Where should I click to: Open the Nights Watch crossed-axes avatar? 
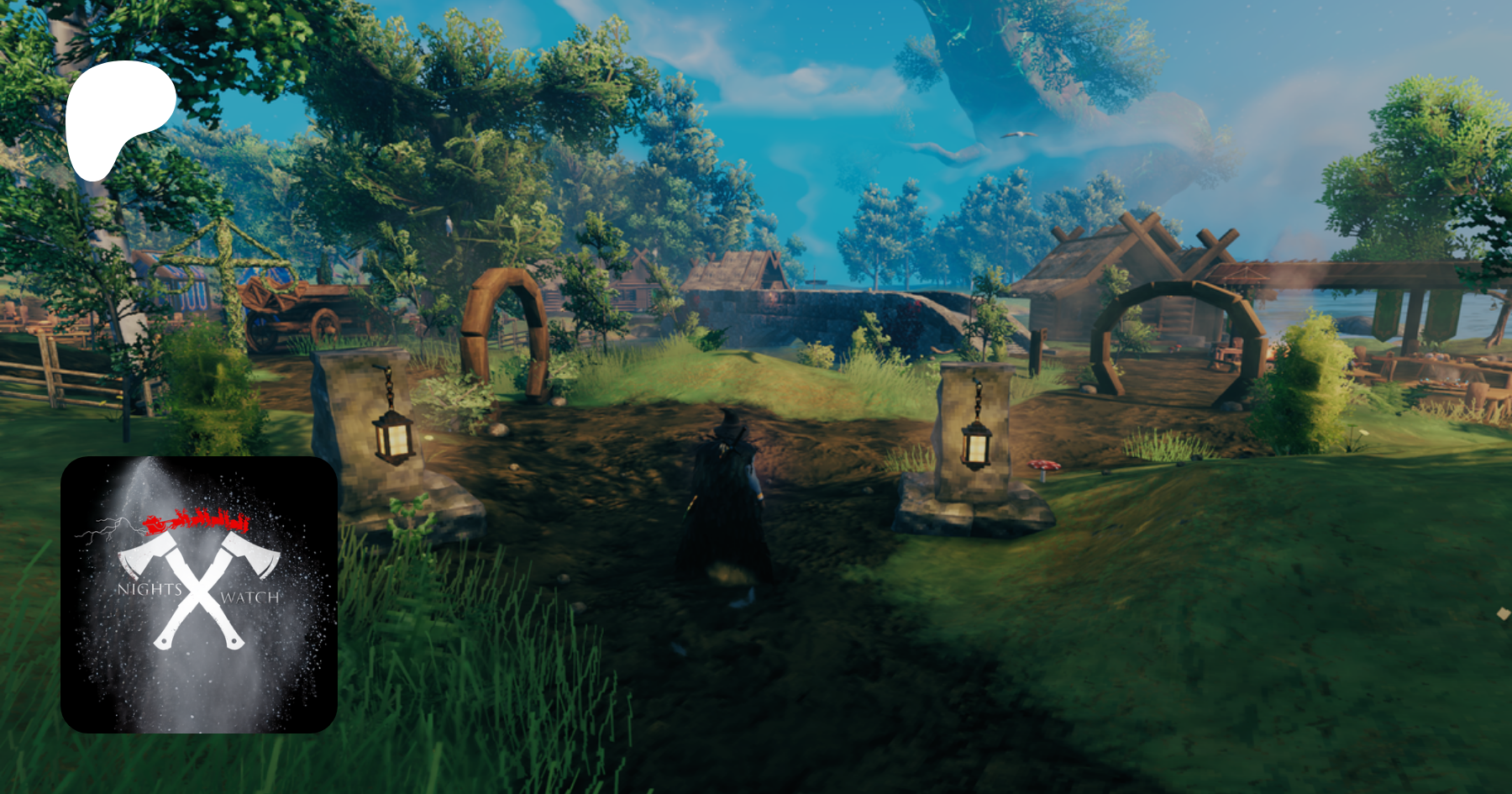pos(199,594)
